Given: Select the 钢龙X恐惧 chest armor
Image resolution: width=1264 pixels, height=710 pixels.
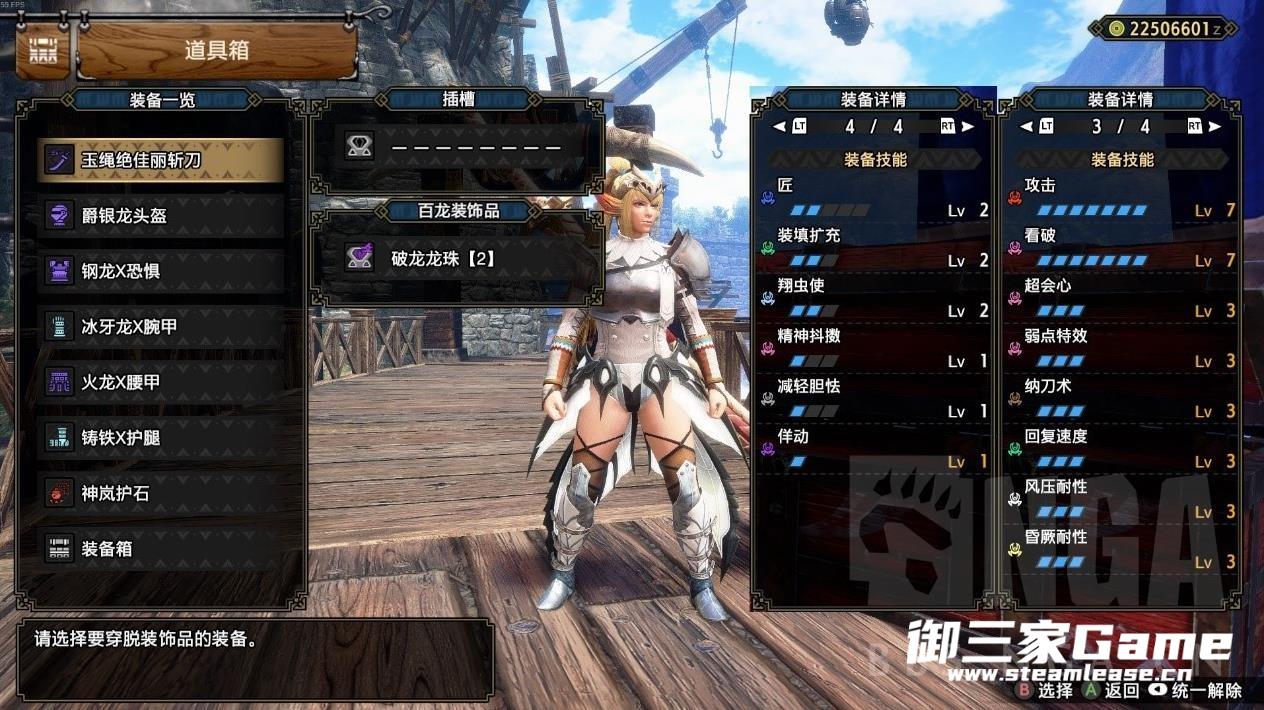Looking at the screenshot, I should pos(160,271).
